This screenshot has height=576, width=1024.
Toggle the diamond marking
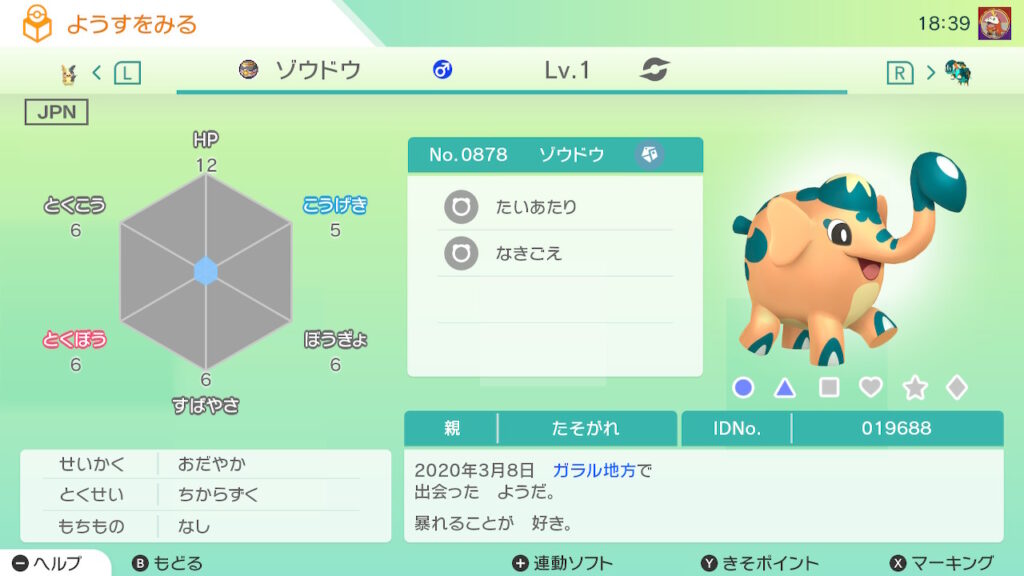[x=957, y=387]
